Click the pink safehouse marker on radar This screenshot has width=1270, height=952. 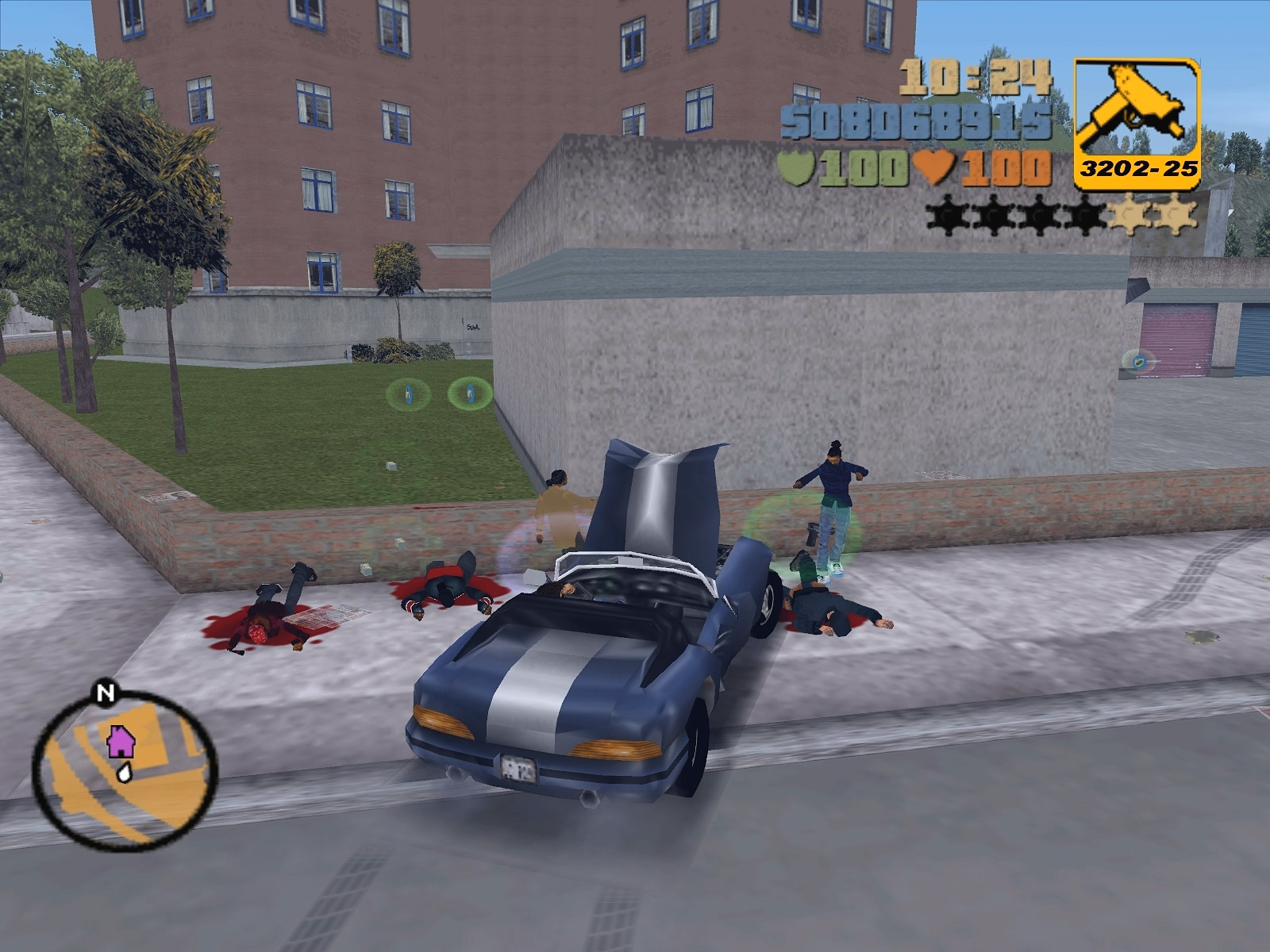tap(121, 741)
